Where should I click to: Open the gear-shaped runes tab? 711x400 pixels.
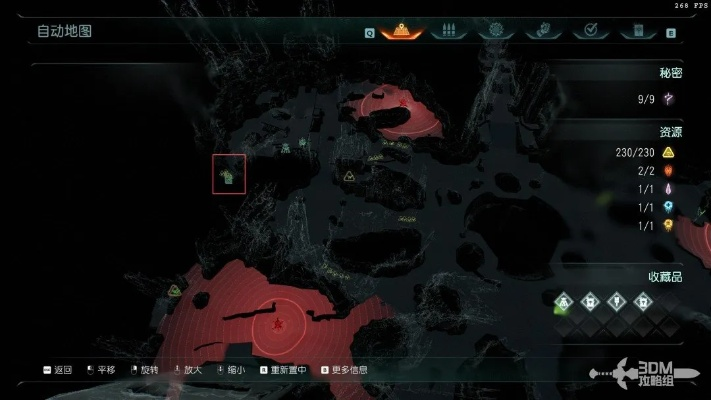pos(493,30)
